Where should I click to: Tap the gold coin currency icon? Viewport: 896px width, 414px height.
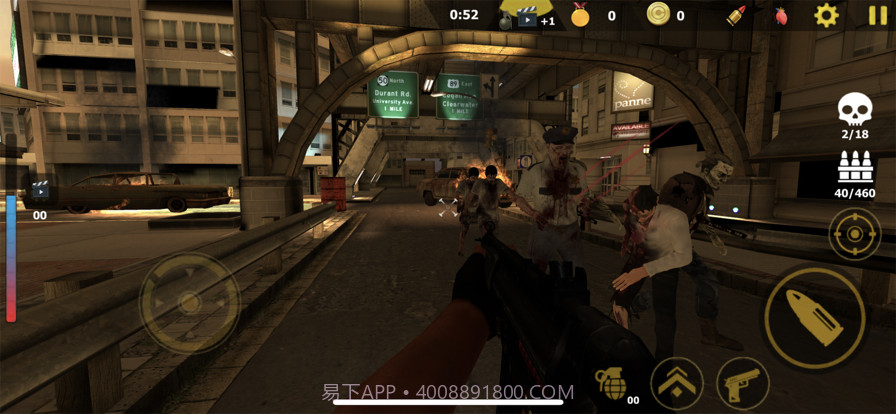pos(658,14)
